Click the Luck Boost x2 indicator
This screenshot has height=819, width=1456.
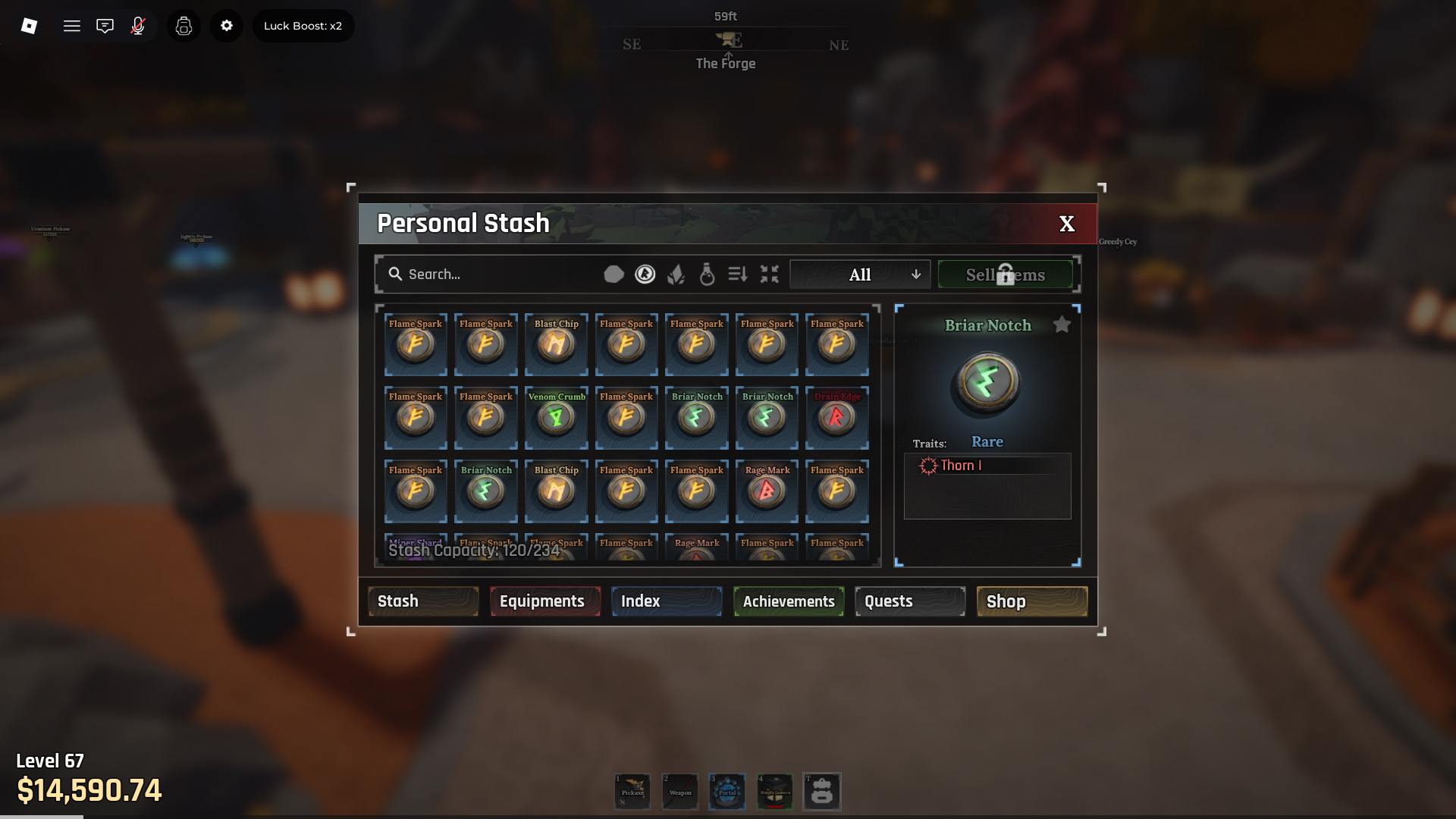(303, 25)
